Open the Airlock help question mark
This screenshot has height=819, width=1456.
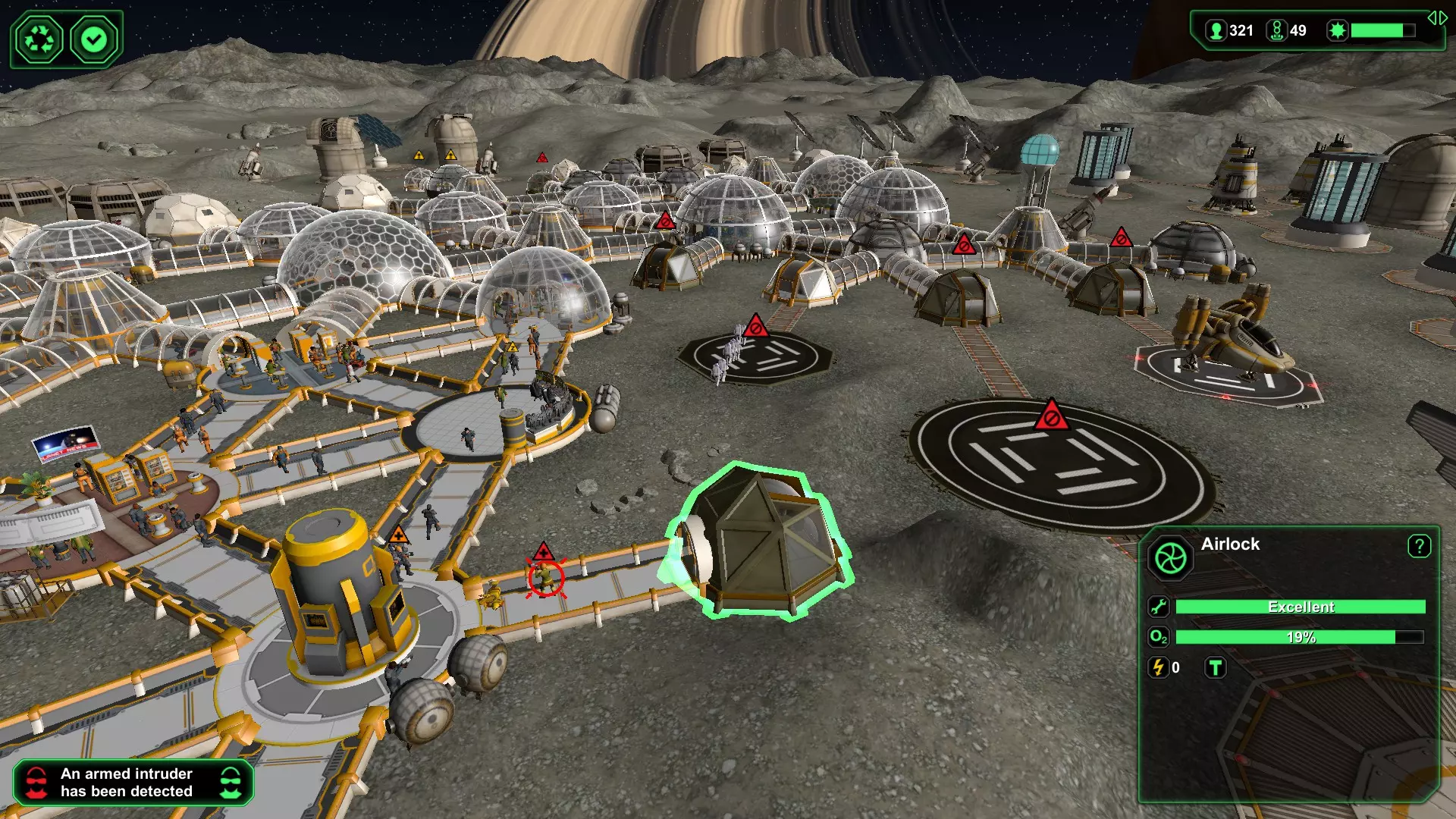(1419, 546)
